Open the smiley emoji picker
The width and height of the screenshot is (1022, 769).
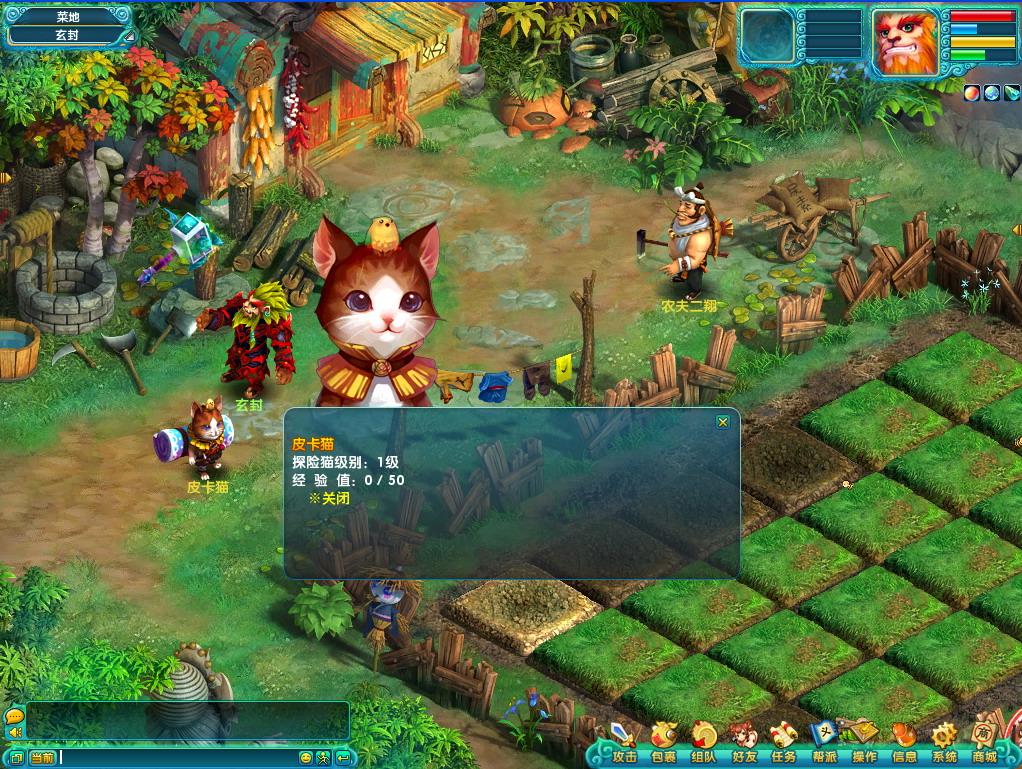[306, 758]
